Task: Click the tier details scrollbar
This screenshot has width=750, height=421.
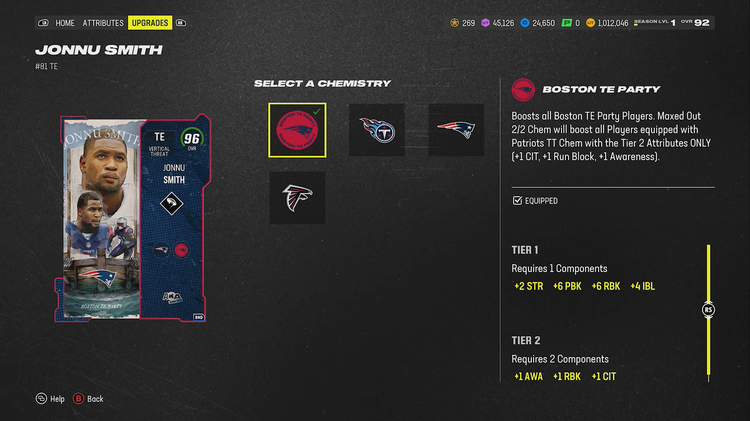Action: (709, 310)
